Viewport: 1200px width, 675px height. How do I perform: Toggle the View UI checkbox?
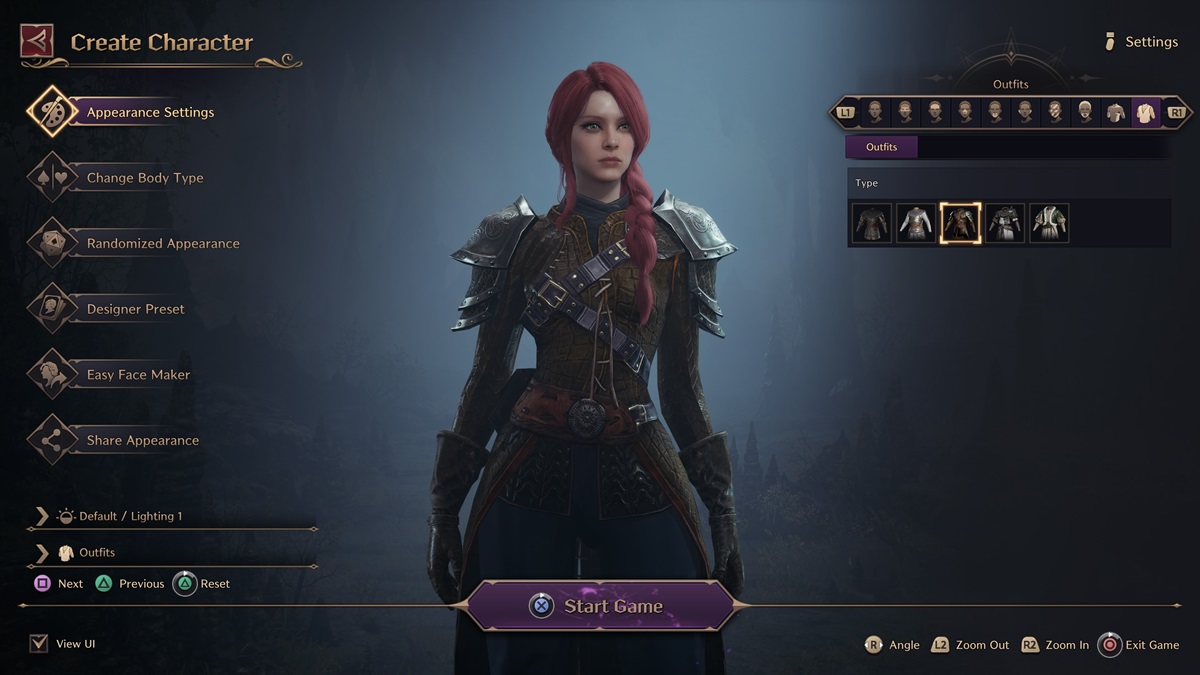pos(39,644)
